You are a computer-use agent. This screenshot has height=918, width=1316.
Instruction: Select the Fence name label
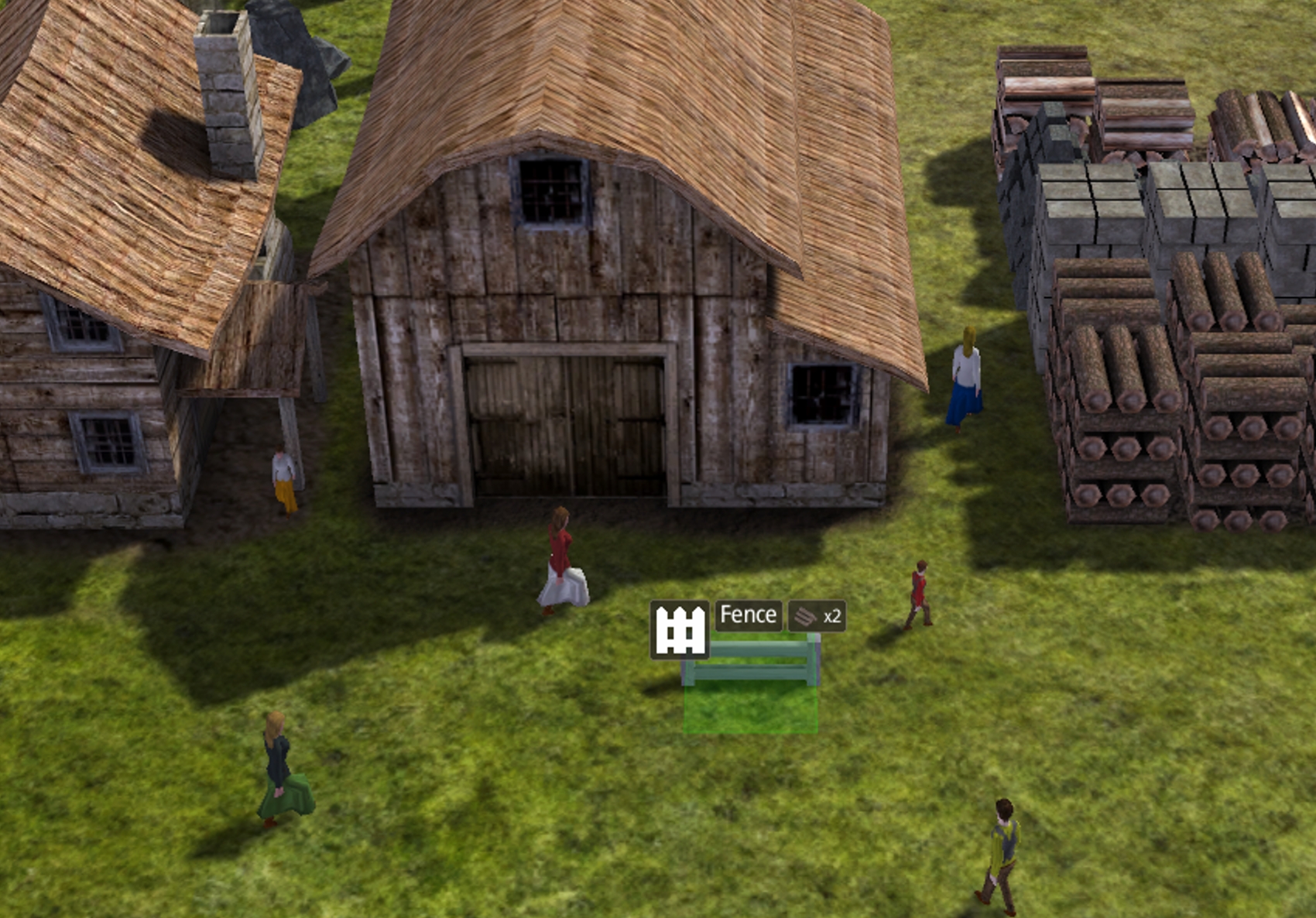[748, 616]
